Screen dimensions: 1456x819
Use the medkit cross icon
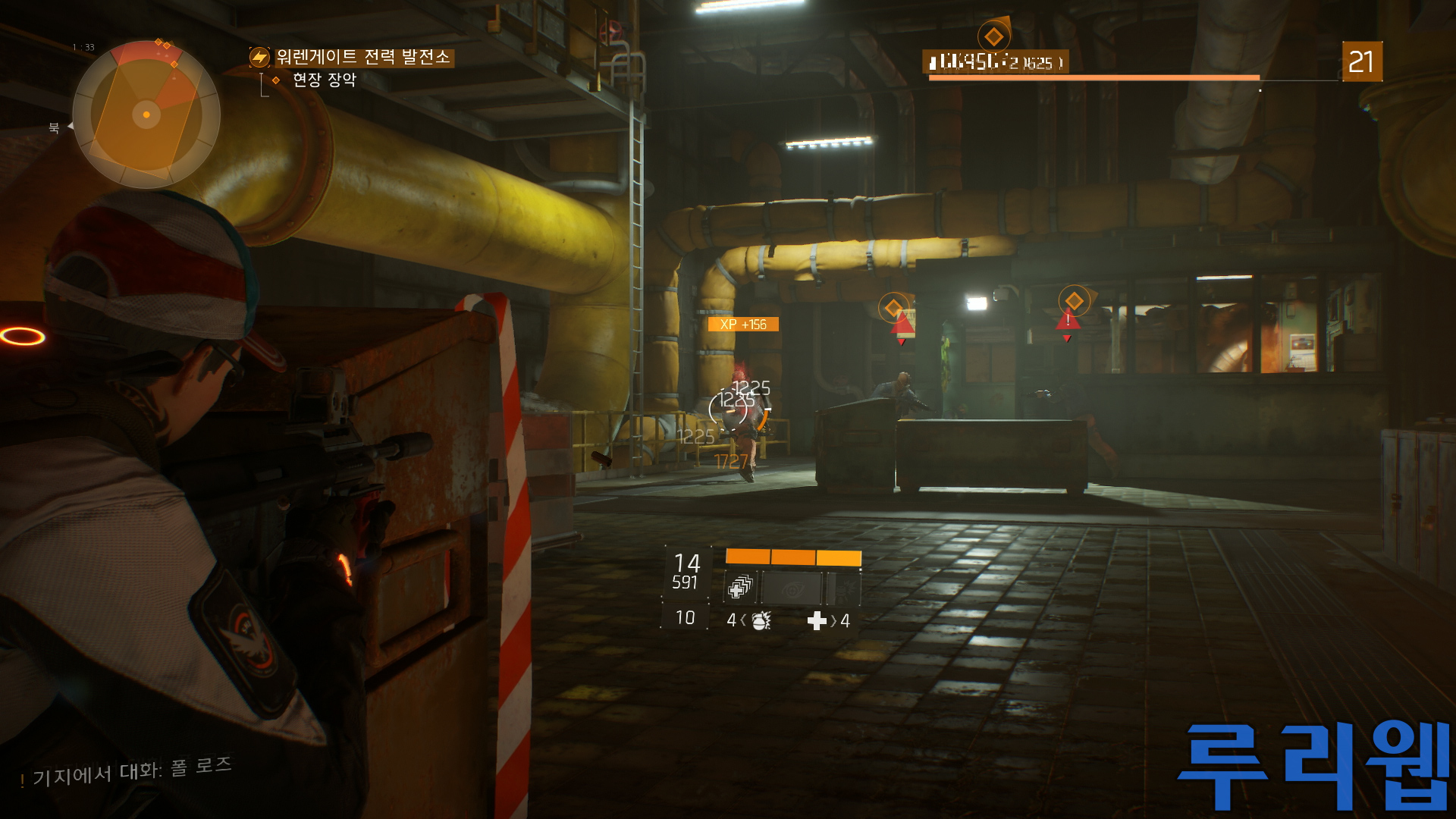tap(817, 621)
